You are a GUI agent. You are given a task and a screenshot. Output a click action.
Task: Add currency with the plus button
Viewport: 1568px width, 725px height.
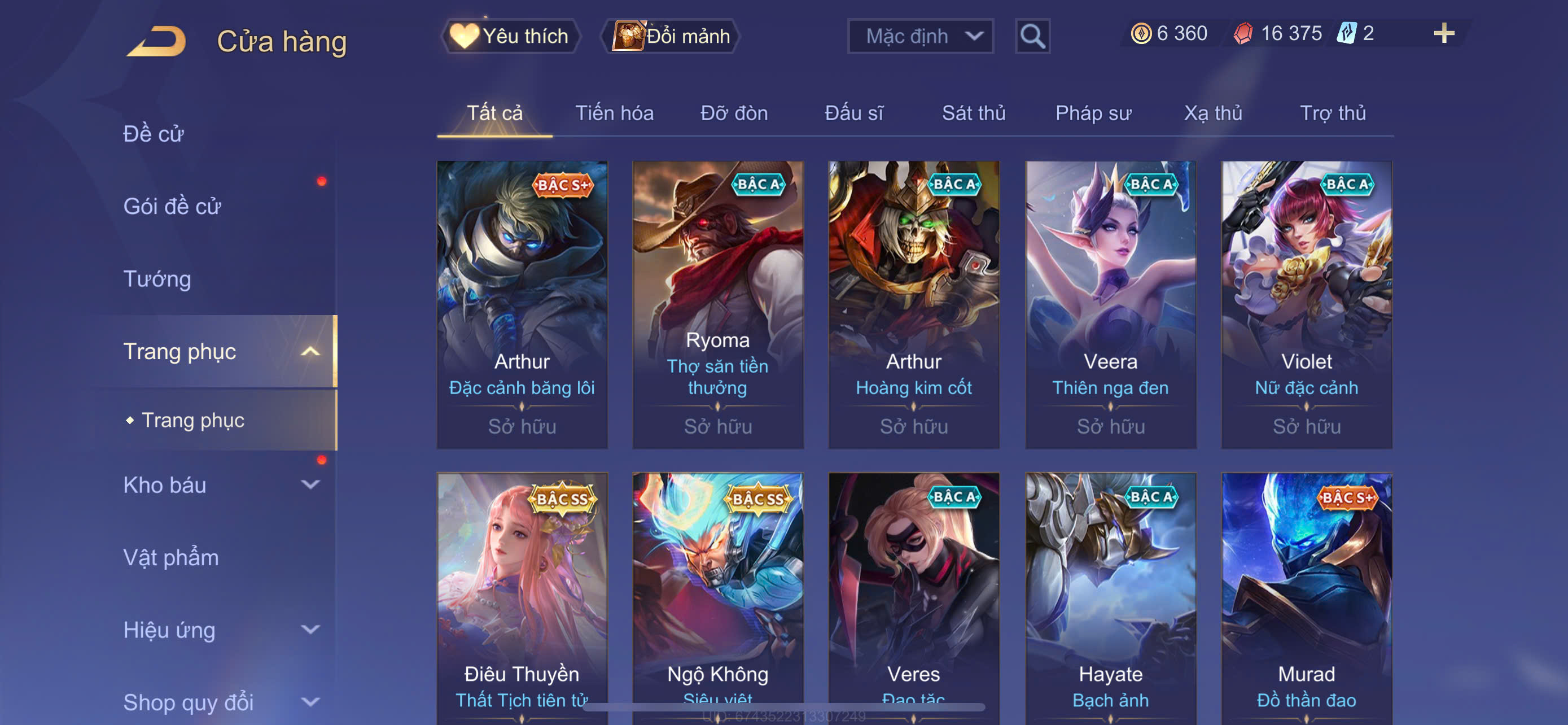[x=1443, y=33]
